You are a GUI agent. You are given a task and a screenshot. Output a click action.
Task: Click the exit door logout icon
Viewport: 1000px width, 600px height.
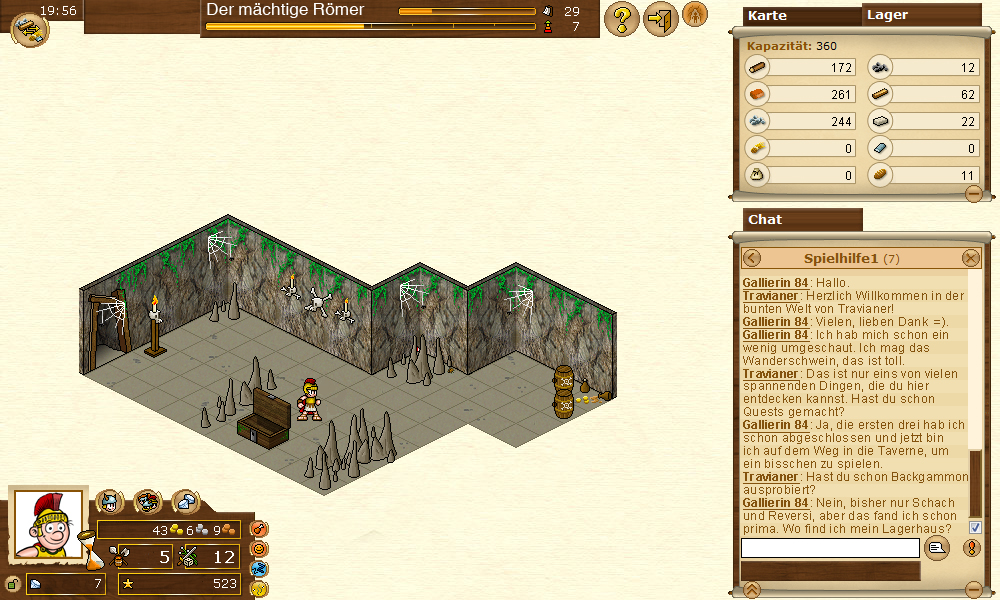pos(659,19)
